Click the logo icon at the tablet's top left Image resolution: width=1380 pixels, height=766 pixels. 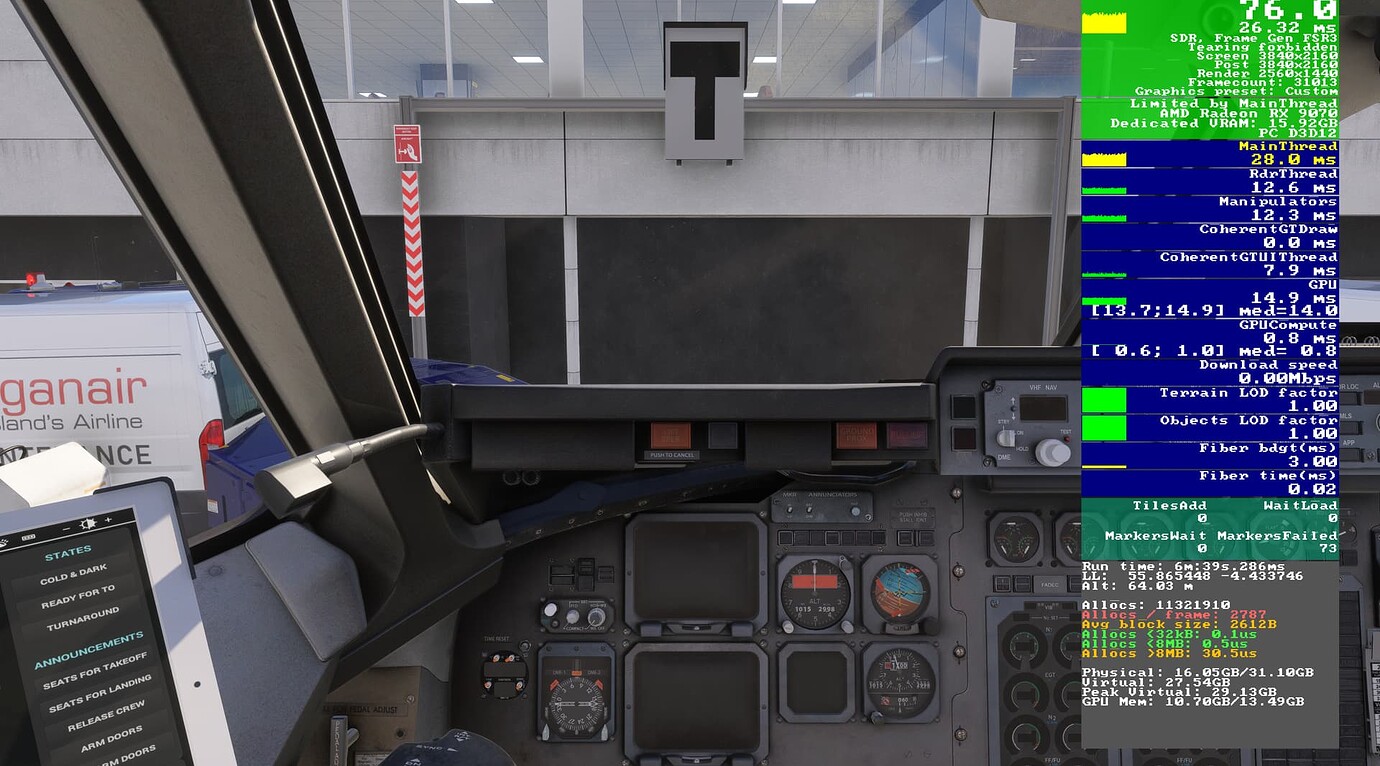(4, 540)
